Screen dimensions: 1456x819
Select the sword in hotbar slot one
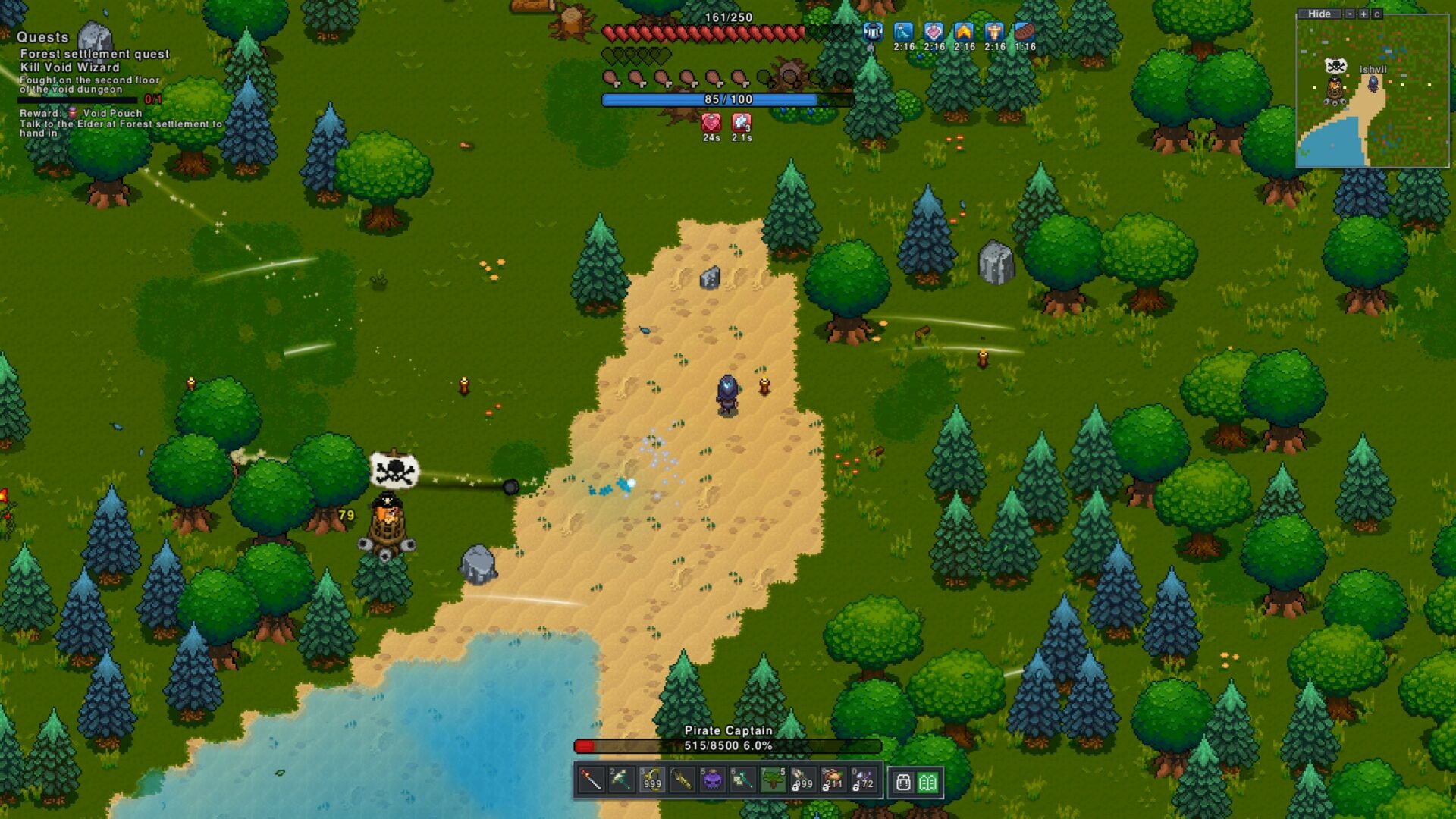[591, 780]
